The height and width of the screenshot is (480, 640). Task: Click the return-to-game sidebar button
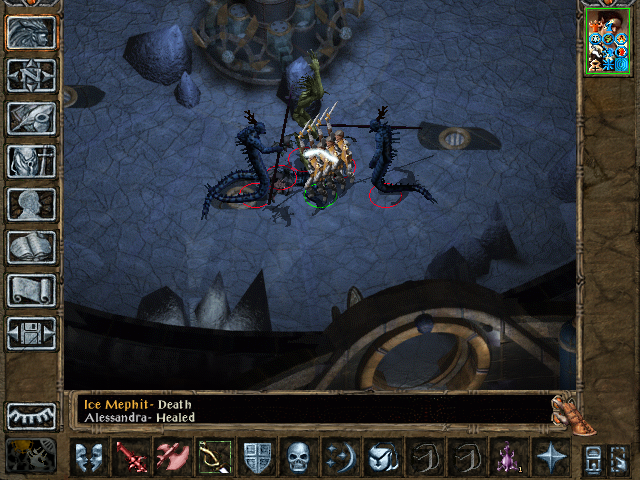tap(31, 32)
